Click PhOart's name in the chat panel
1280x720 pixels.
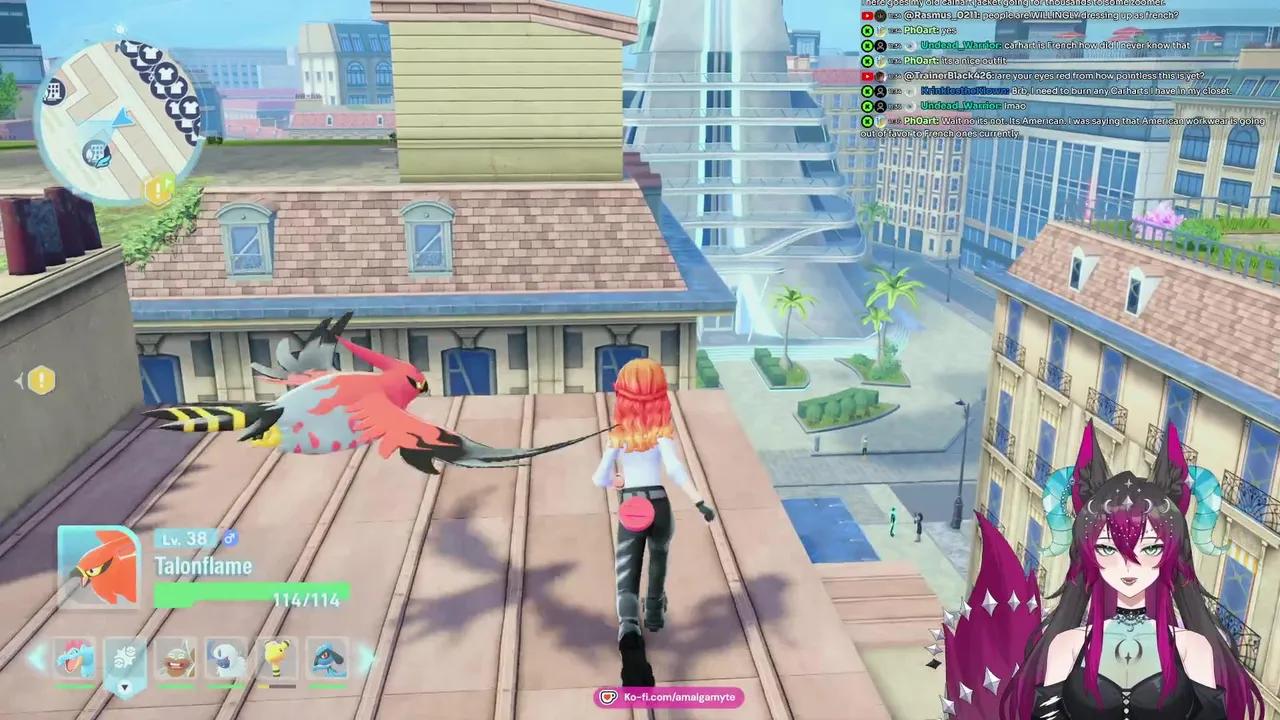[918, 30]
